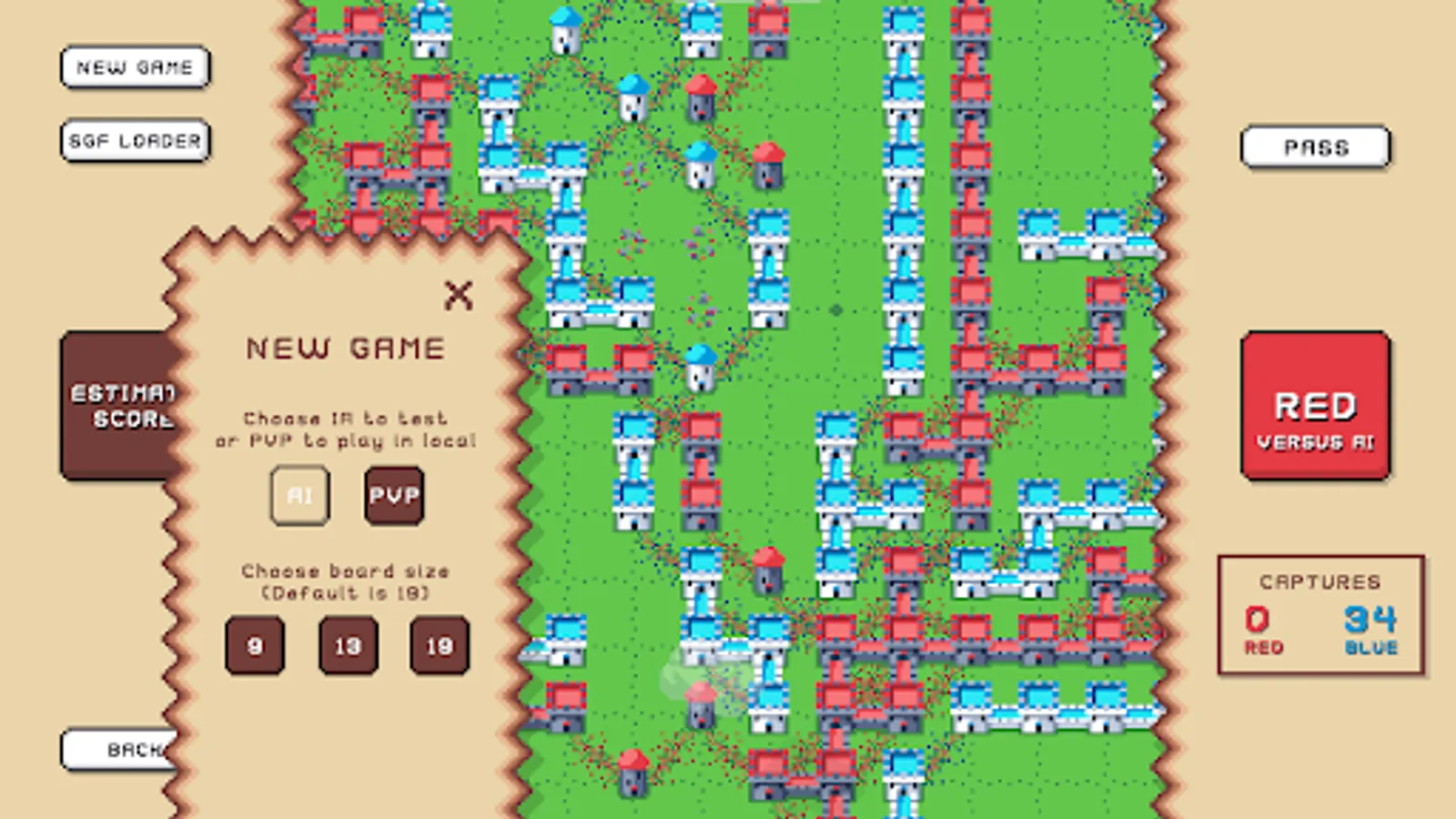Image resolution: width=1456 pixels, height=819 pixels.
Task: Click the Back button
Action: pos(118,748)
